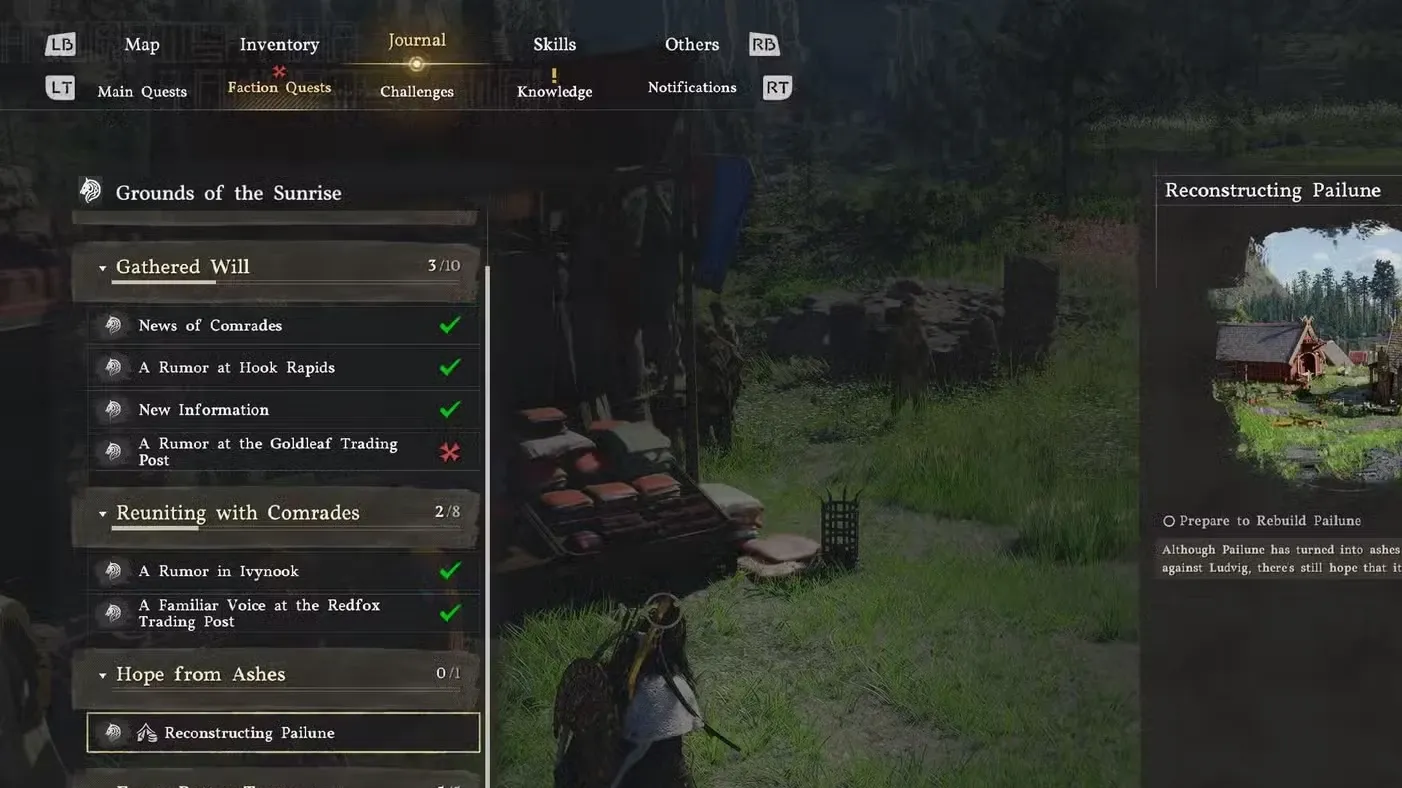The height and width of the screenshot is (788, 1402).
Task: Click the exclamation indicator above Knowledge
Action: [x=553, y=74]
